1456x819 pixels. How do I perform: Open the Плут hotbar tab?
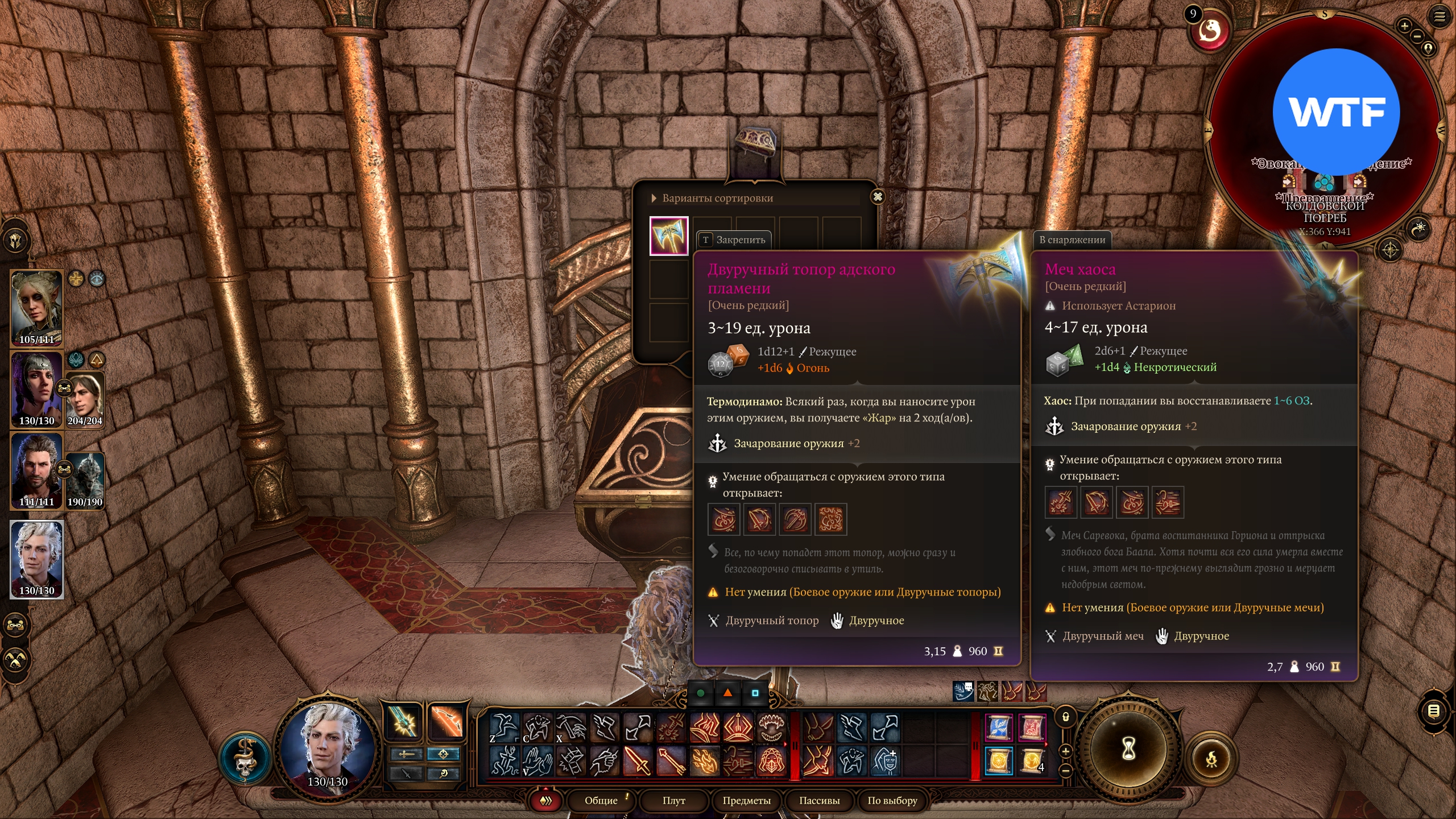[673, 800]
